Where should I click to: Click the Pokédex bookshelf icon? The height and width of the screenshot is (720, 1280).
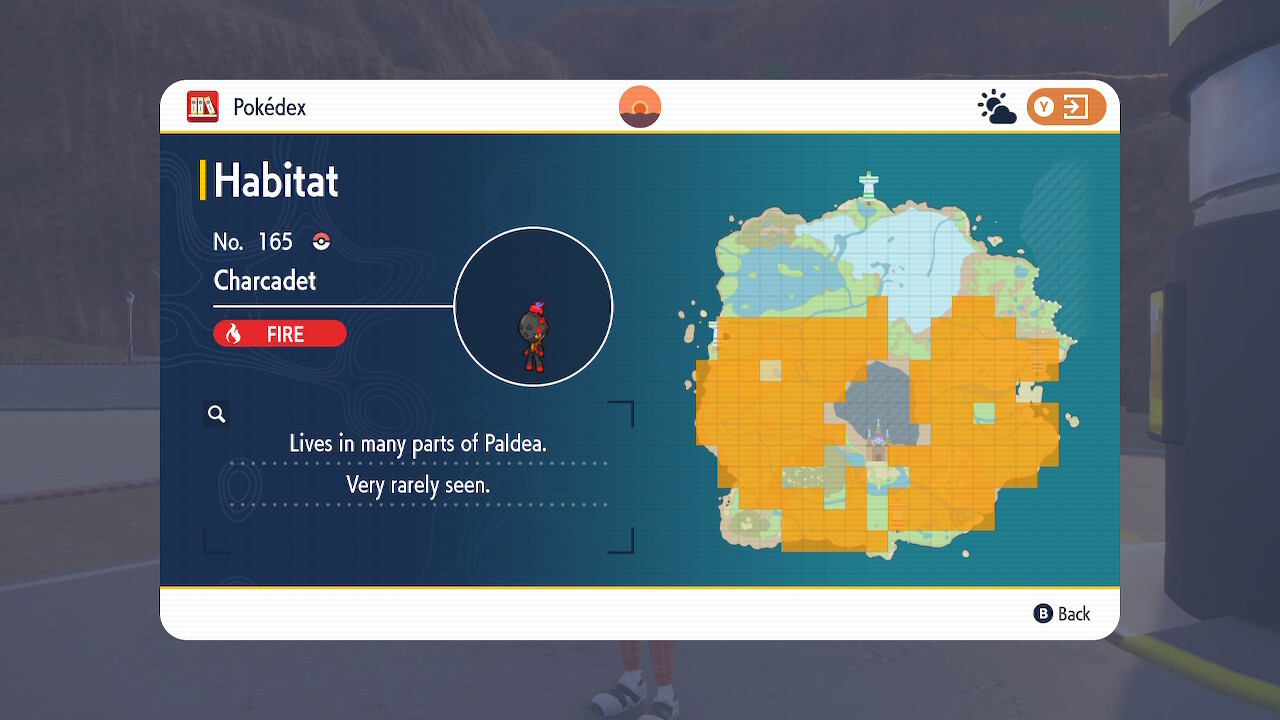pos(203,107)
